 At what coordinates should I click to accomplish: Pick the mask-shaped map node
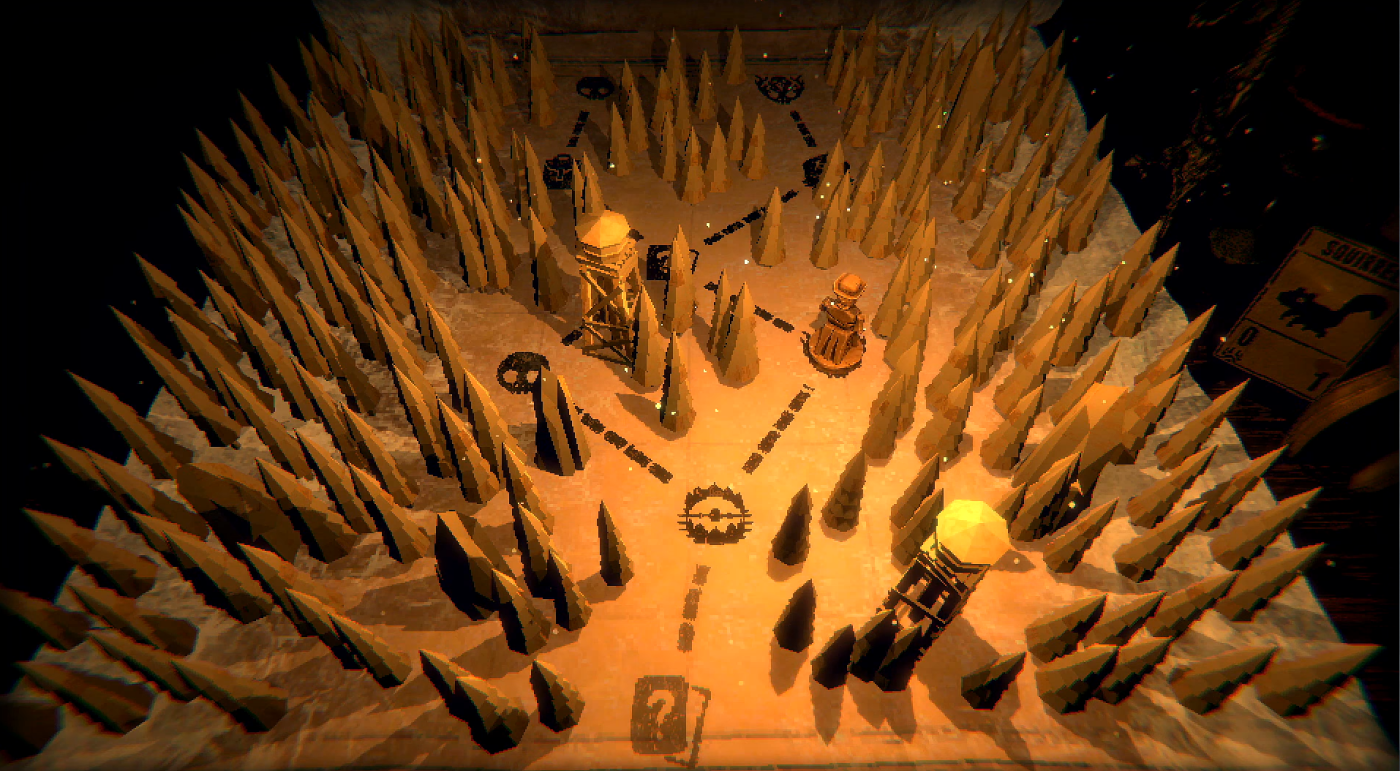point(594,86)
